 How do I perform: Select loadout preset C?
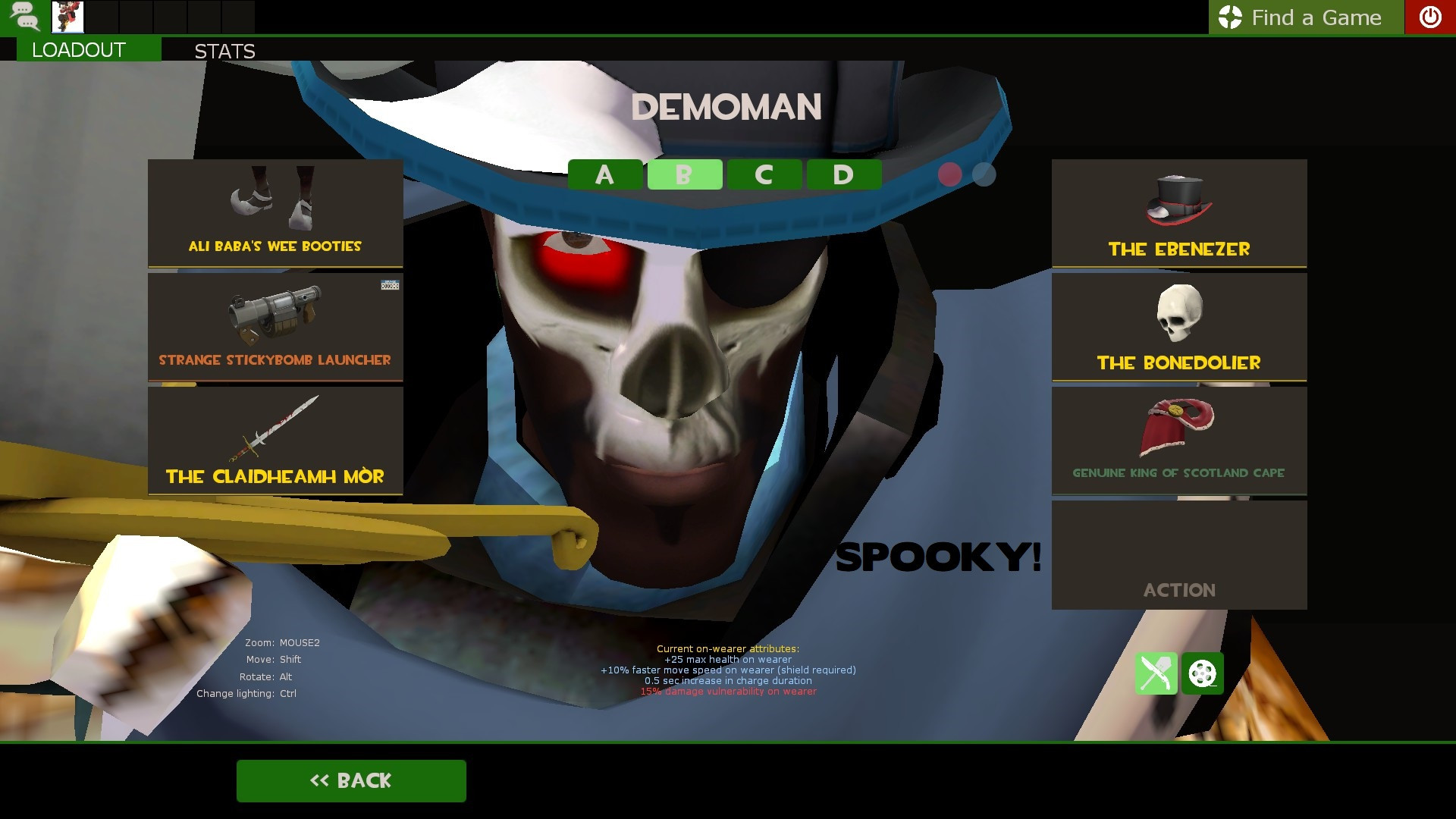pos(764,174)
